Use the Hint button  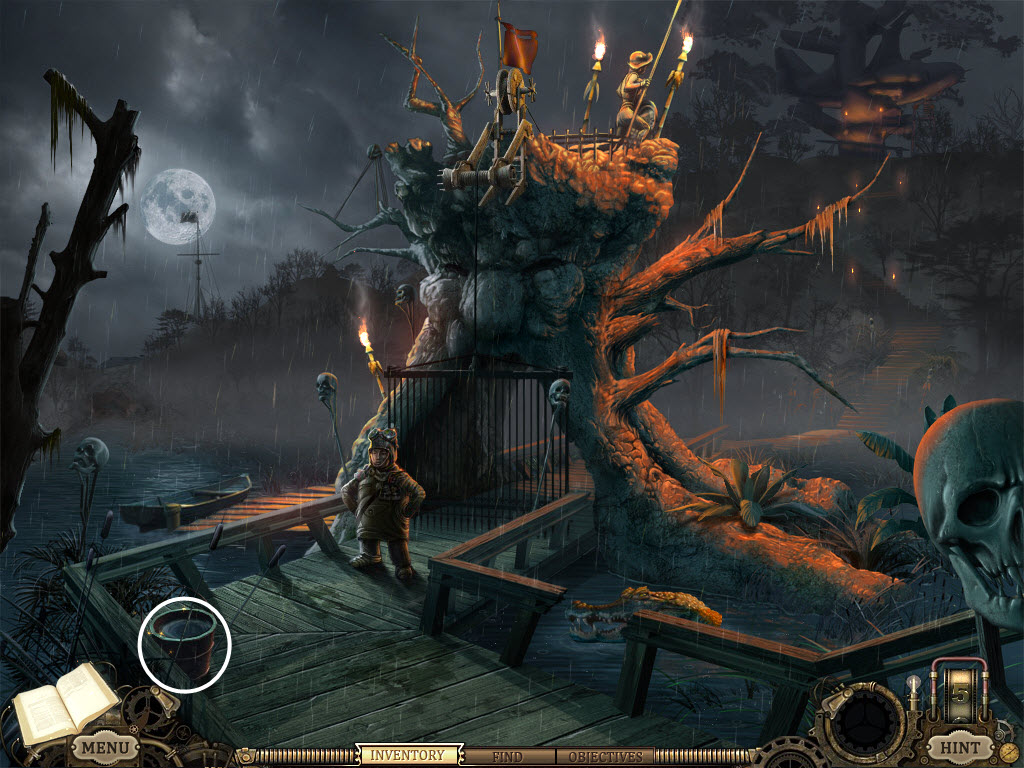click(x=957, y=747)
